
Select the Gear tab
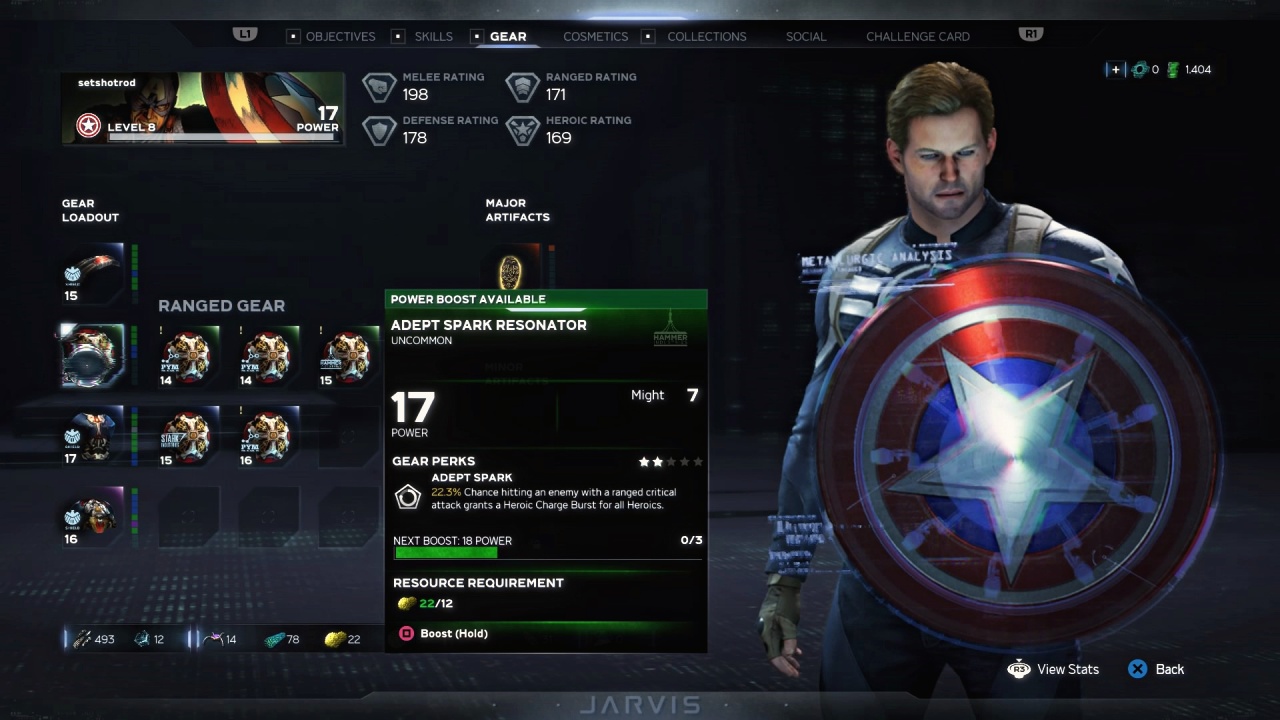507,36
